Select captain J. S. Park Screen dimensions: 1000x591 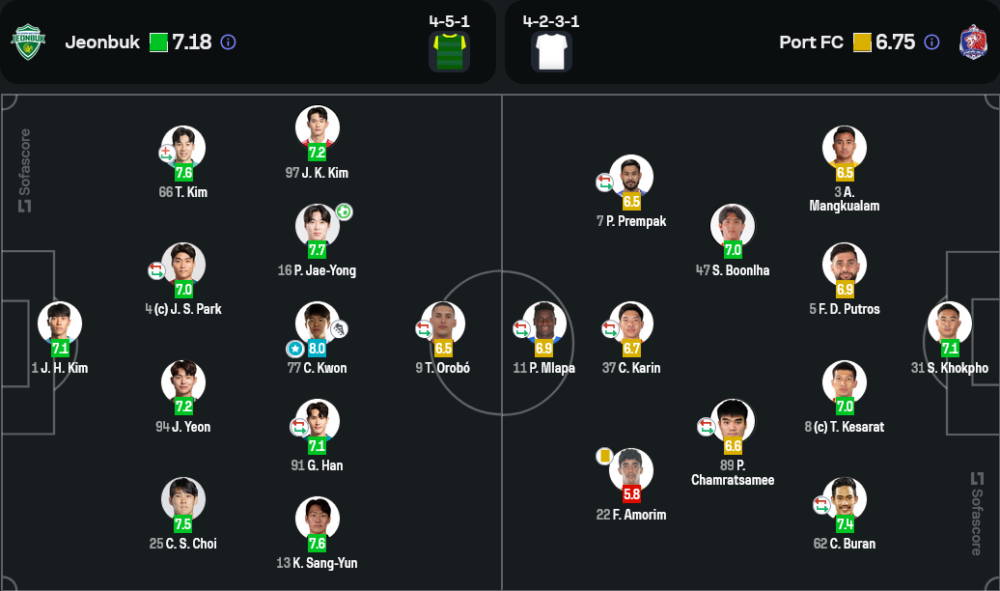pos(184,266)
